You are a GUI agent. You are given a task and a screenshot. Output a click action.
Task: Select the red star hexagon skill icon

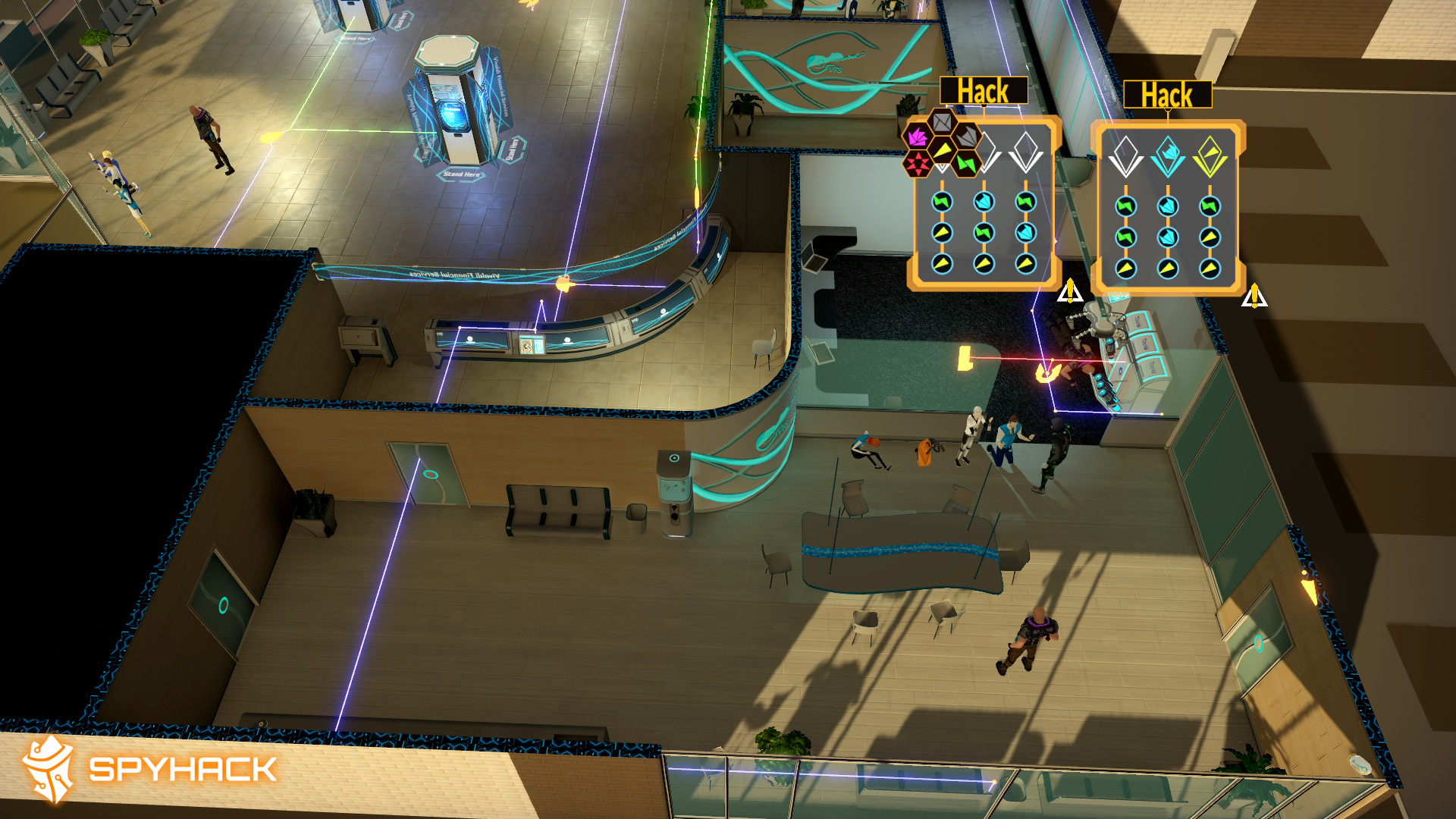pyautogui.click(x=918, y=163)
